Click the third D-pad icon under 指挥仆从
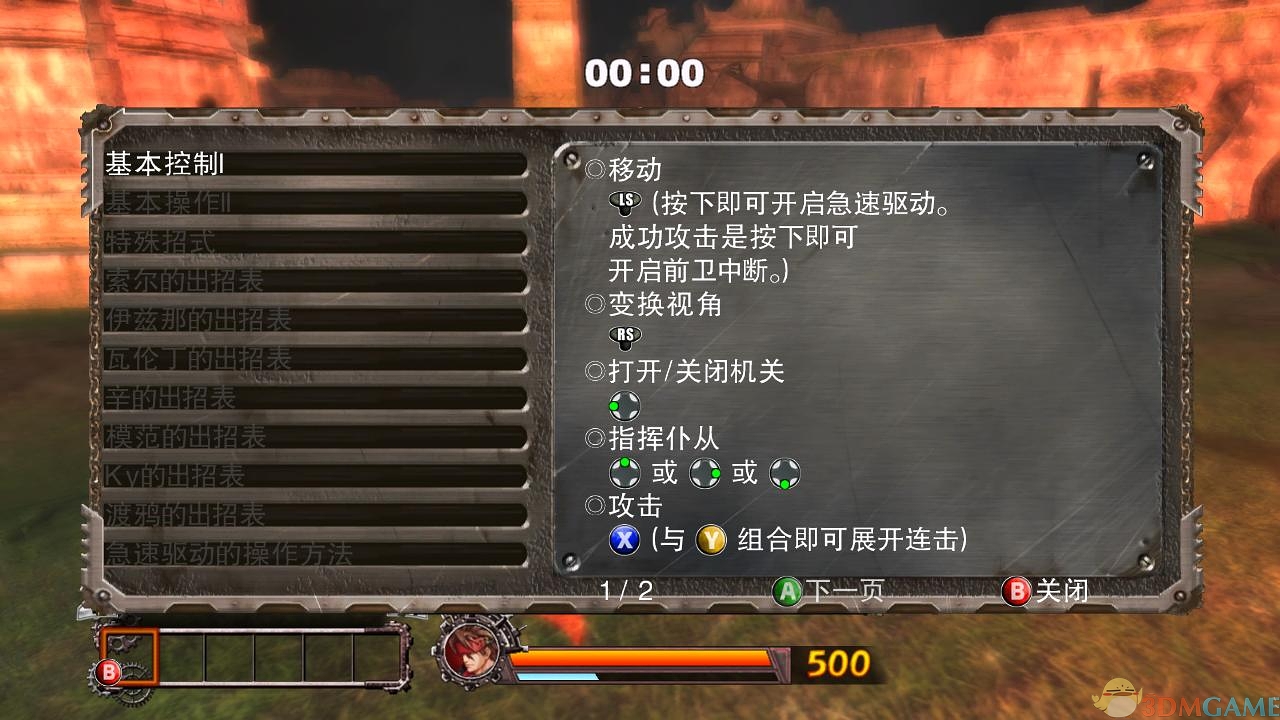The image size is (1280, 720). [x=786, y=473]
